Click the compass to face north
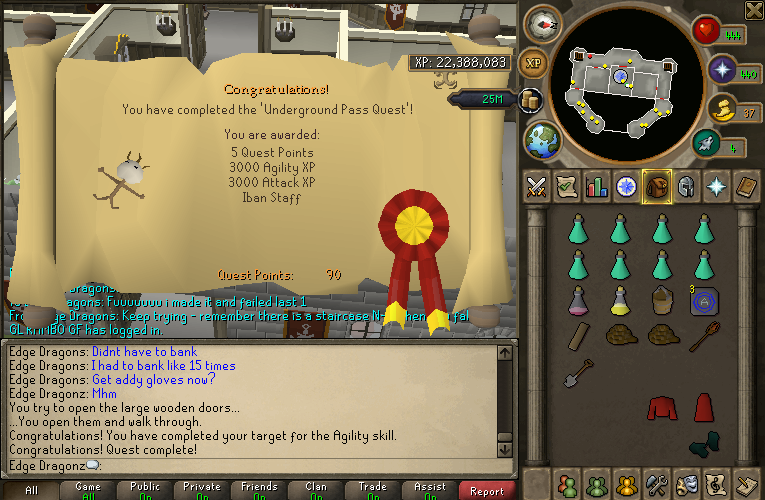This screenshot has height=500, width=765. pos(543,23)
